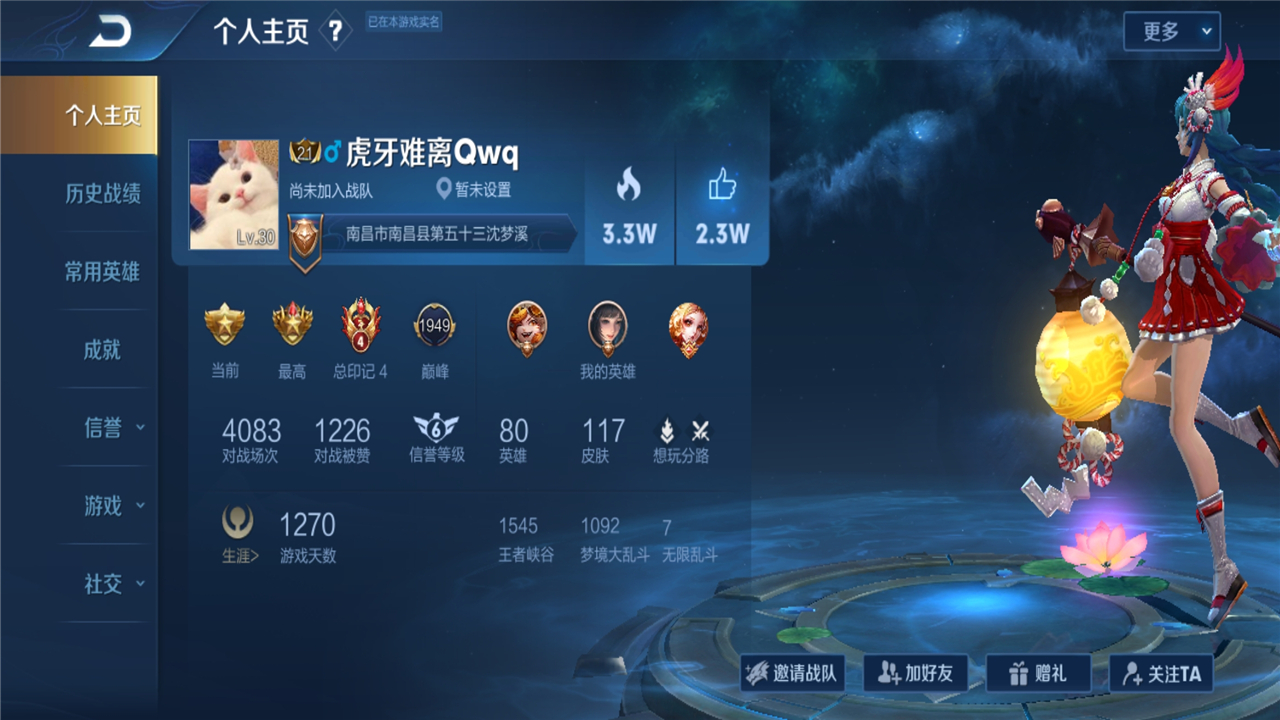
Task: Open the 想玩分路 crossed swords icon
Action: tap(702, 433)
